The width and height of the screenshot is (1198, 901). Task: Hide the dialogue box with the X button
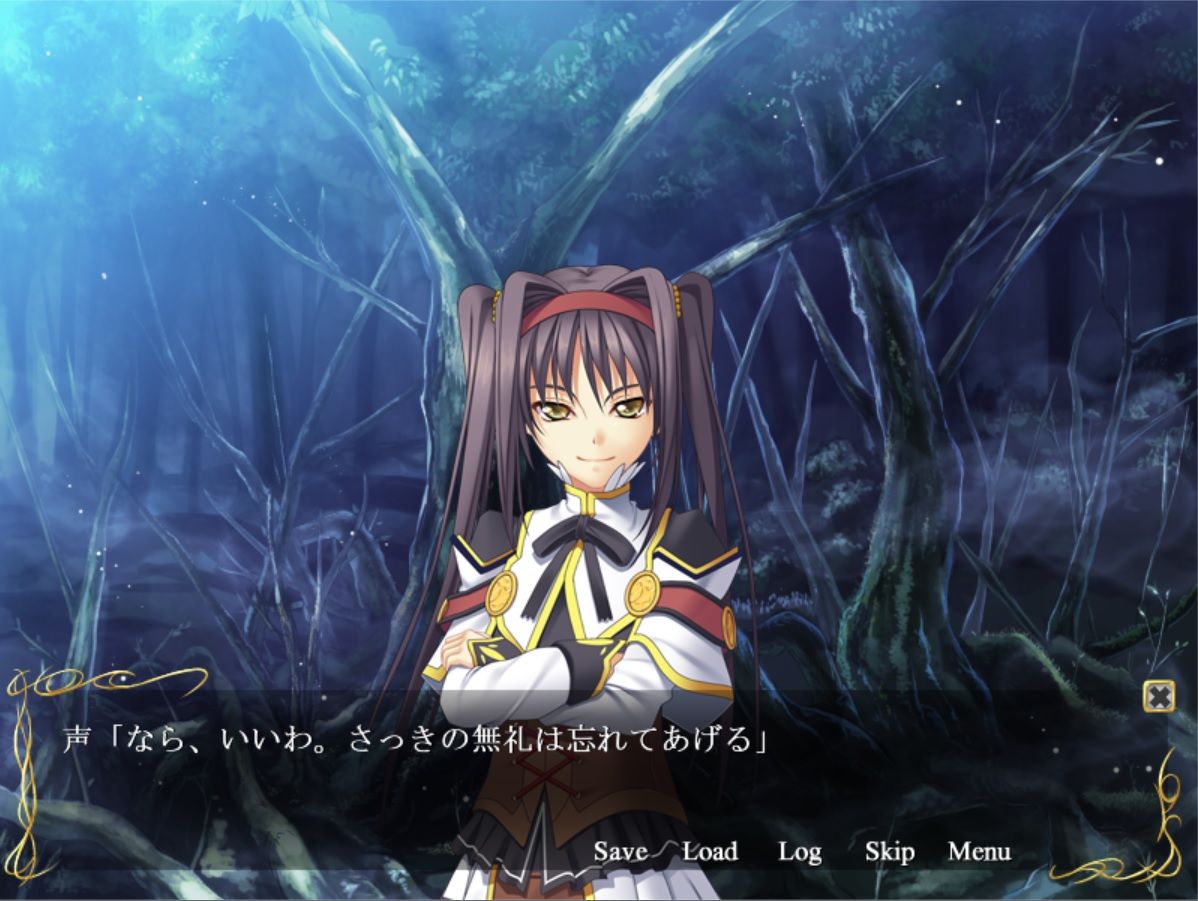click(1158, 695)
